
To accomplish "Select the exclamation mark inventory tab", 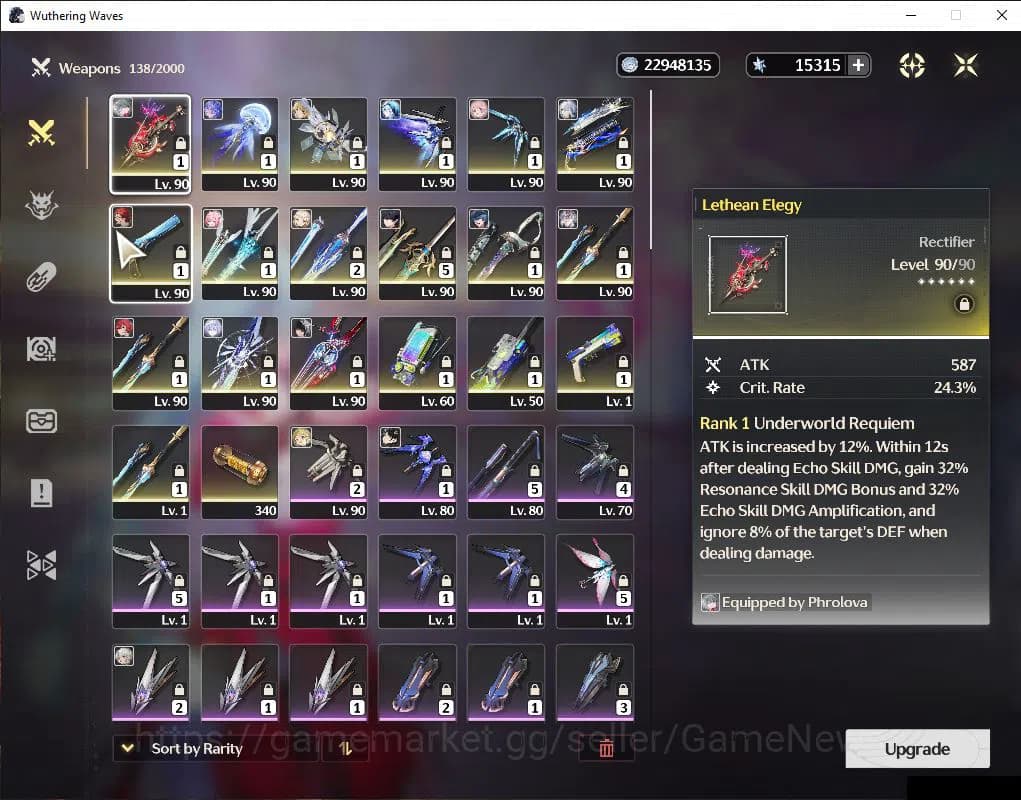I will pos(41,492).
